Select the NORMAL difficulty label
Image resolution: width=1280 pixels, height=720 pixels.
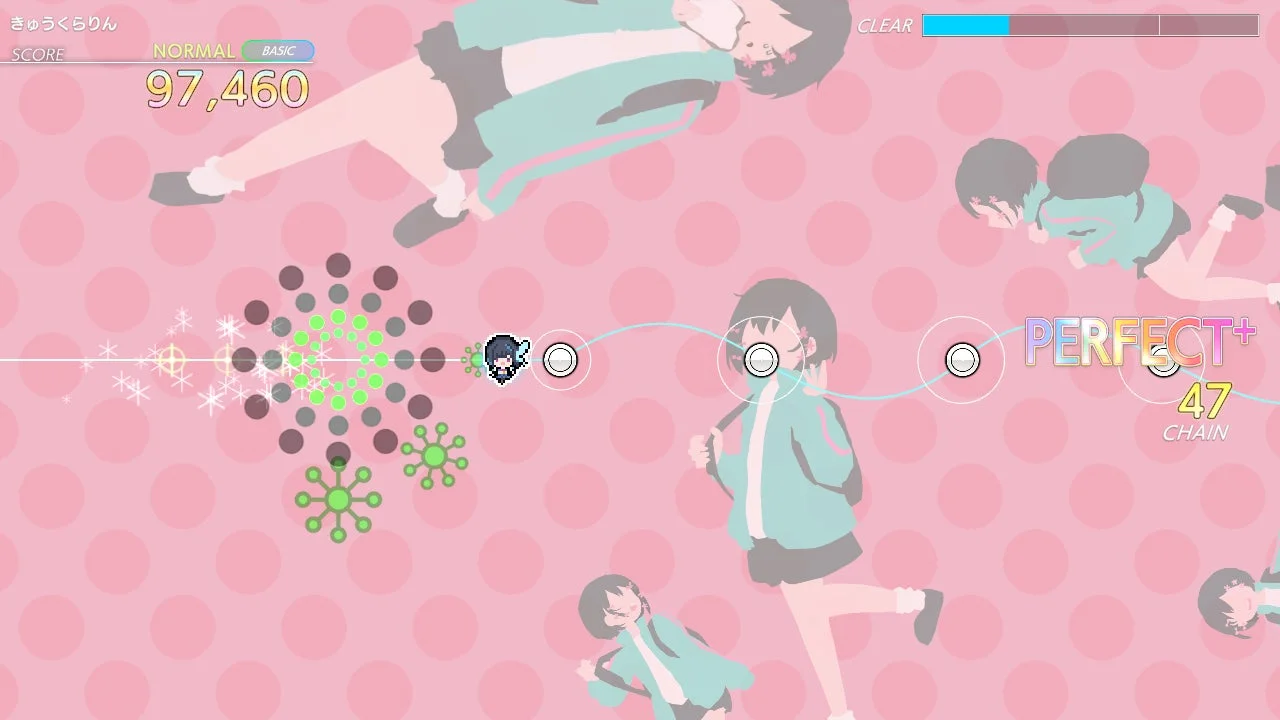pos(196,49)
